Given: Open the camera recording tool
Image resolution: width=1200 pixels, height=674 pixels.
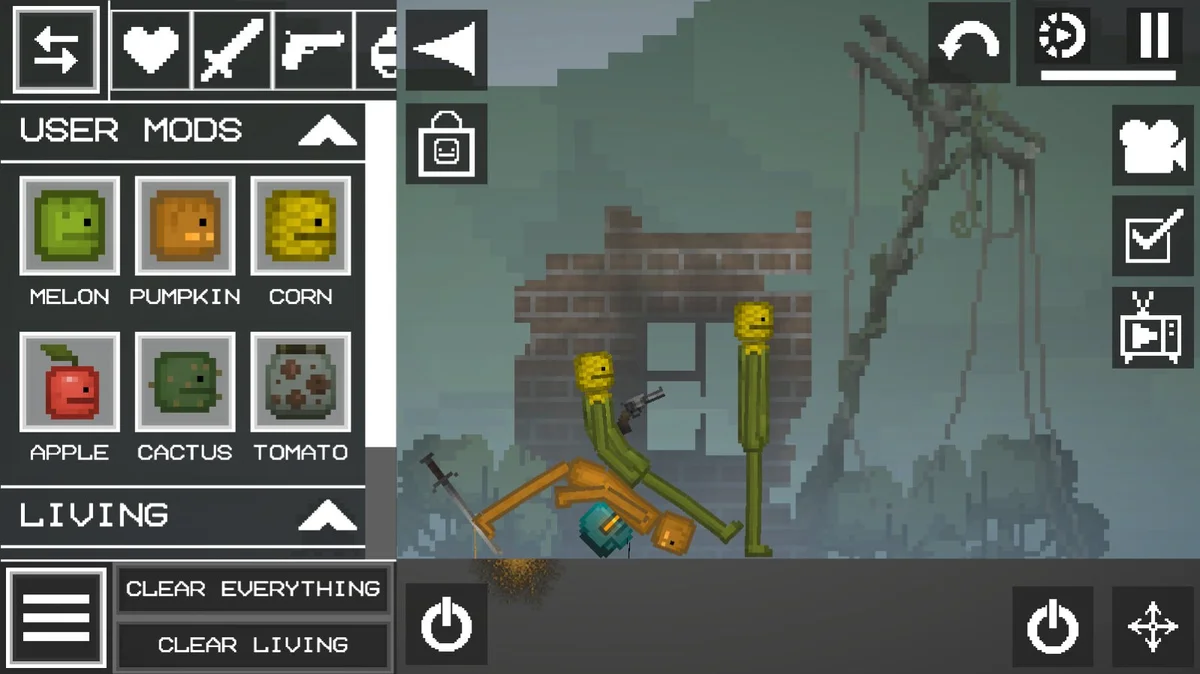Looking at the screenshot, I should pyautogui.click(x=1152, y=146).
